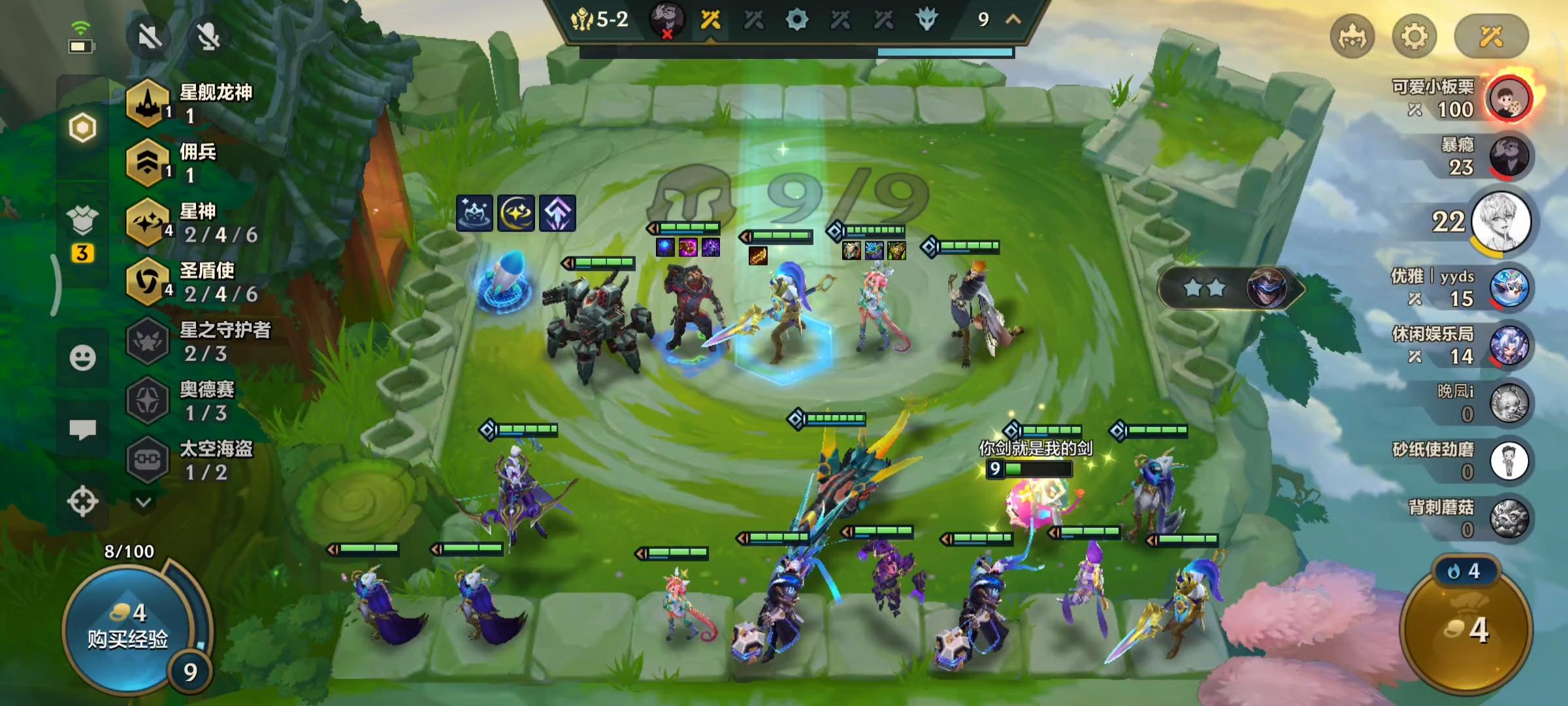Toggle the muted speaker icon
The image size is (1568, 706).
(x=150, y=37)
